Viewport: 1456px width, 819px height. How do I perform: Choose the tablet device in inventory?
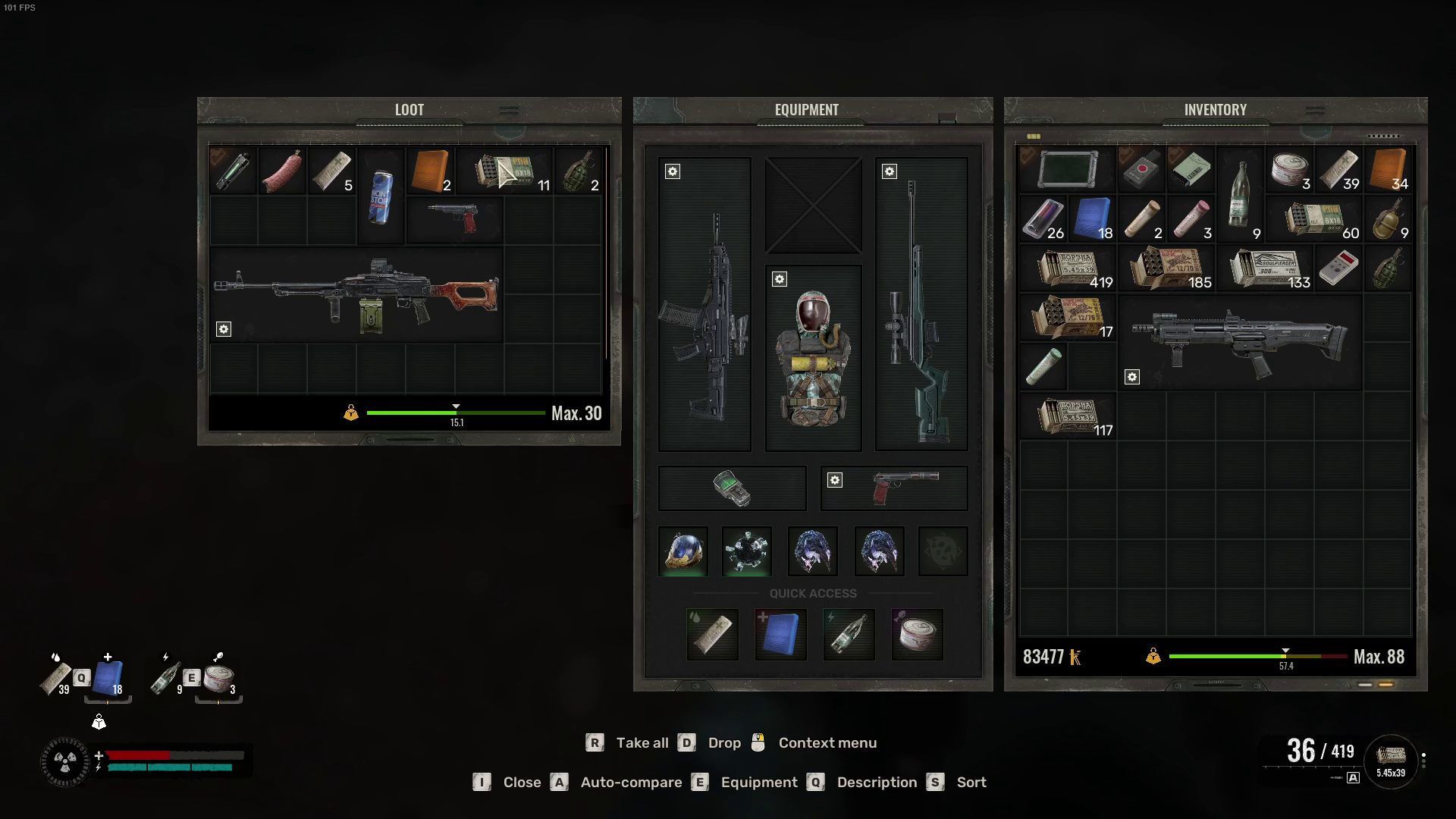click(1067, 169)
